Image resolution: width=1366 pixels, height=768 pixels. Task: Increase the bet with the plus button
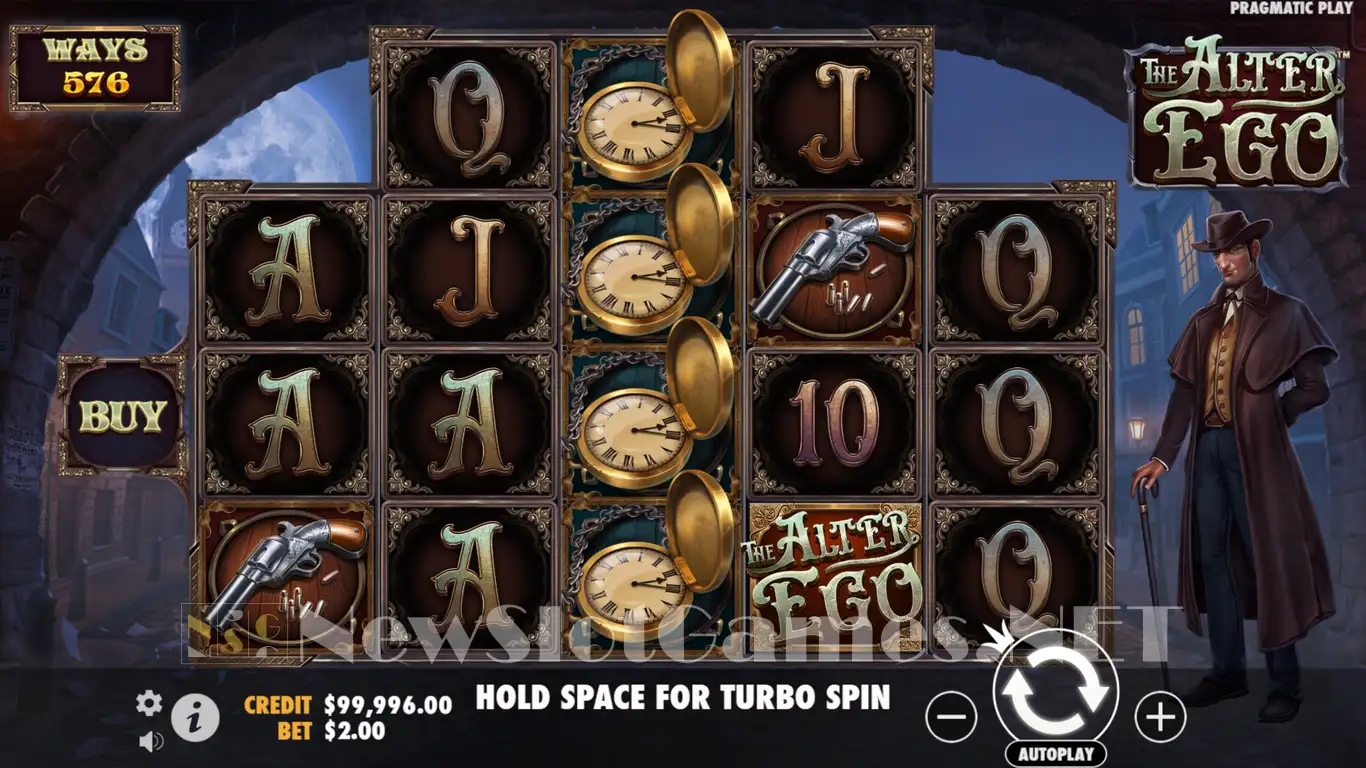1160,717
